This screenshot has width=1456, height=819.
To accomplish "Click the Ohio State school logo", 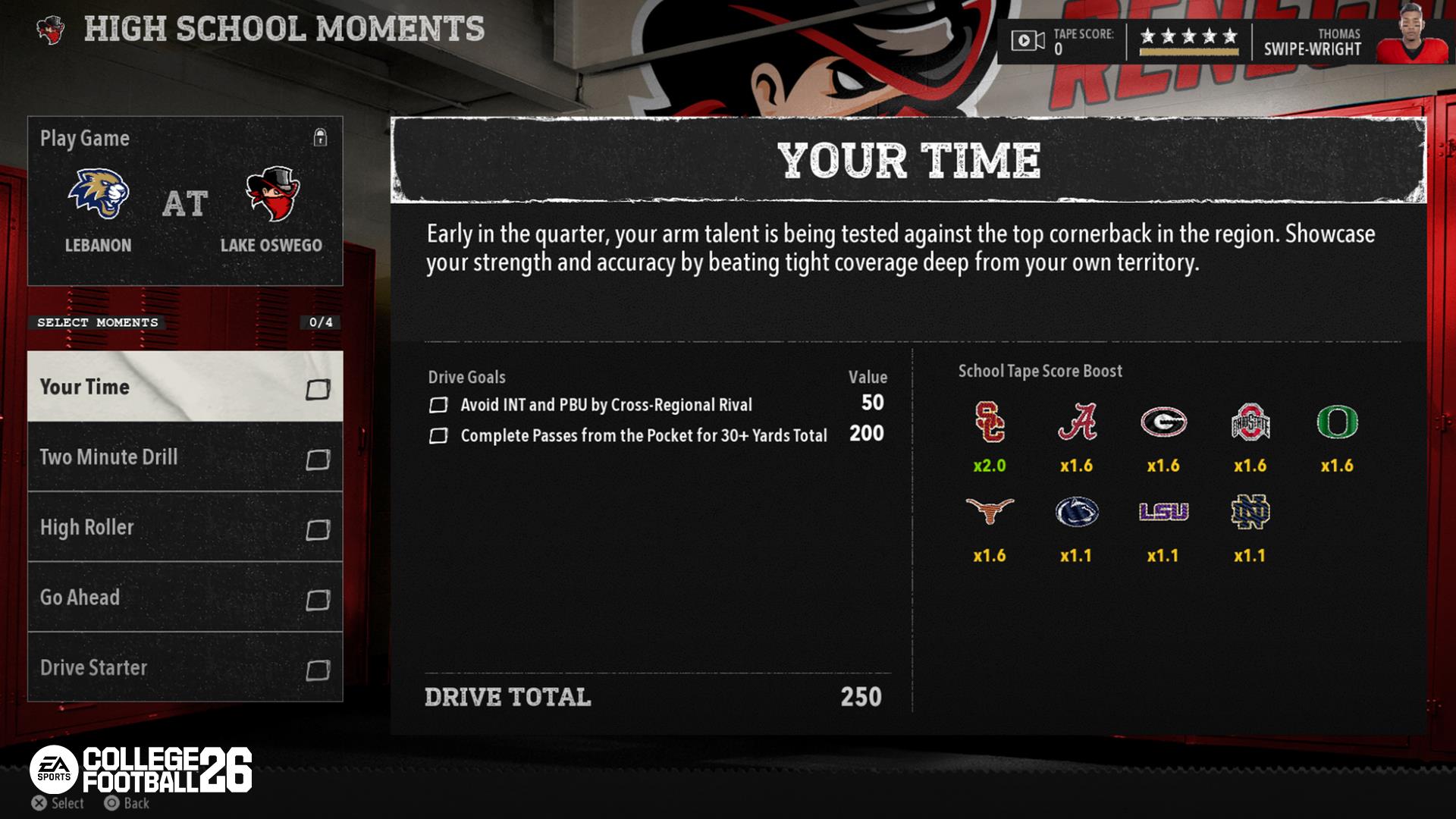I will pyautogui.click(x=1250, y=422).
